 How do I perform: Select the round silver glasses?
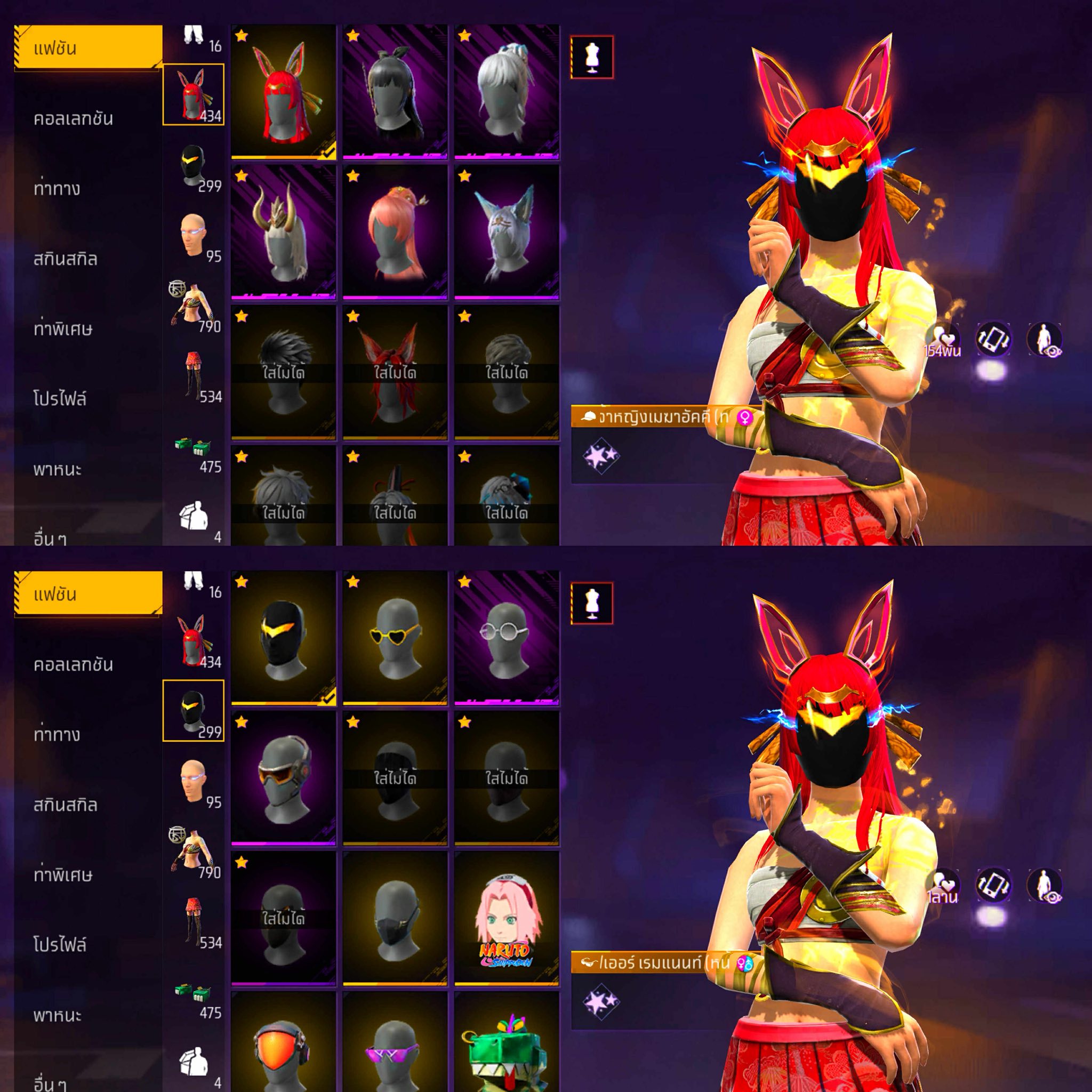click(507, 638)
